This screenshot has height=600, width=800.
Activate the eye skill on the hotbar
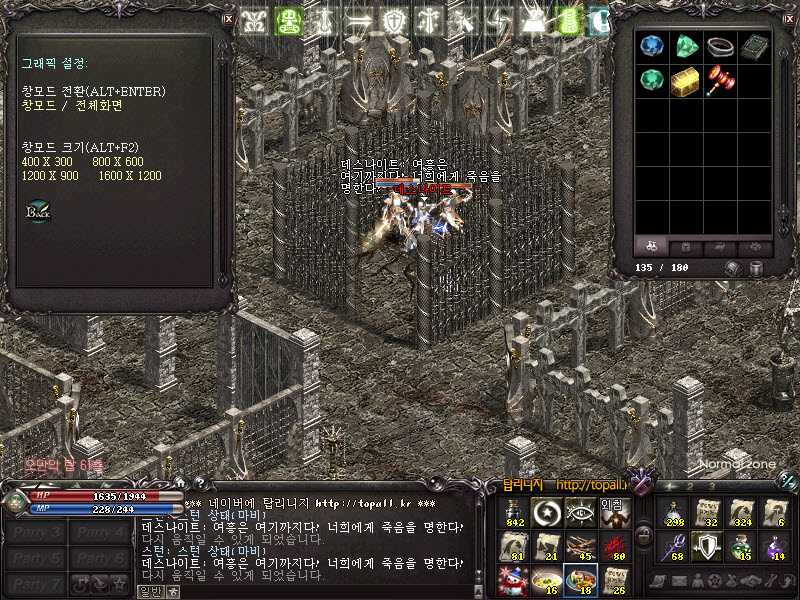(581, 512)
